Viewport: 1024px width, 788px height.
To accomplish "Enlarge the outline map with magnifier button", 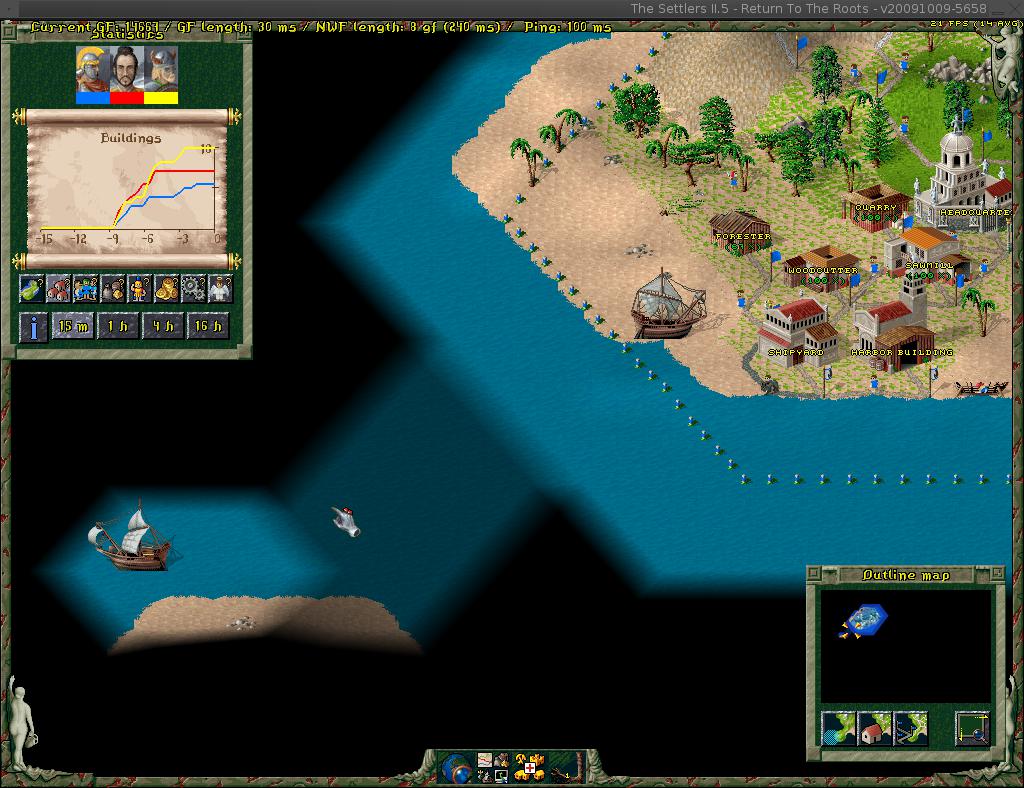I will click(x=972, y=728).
